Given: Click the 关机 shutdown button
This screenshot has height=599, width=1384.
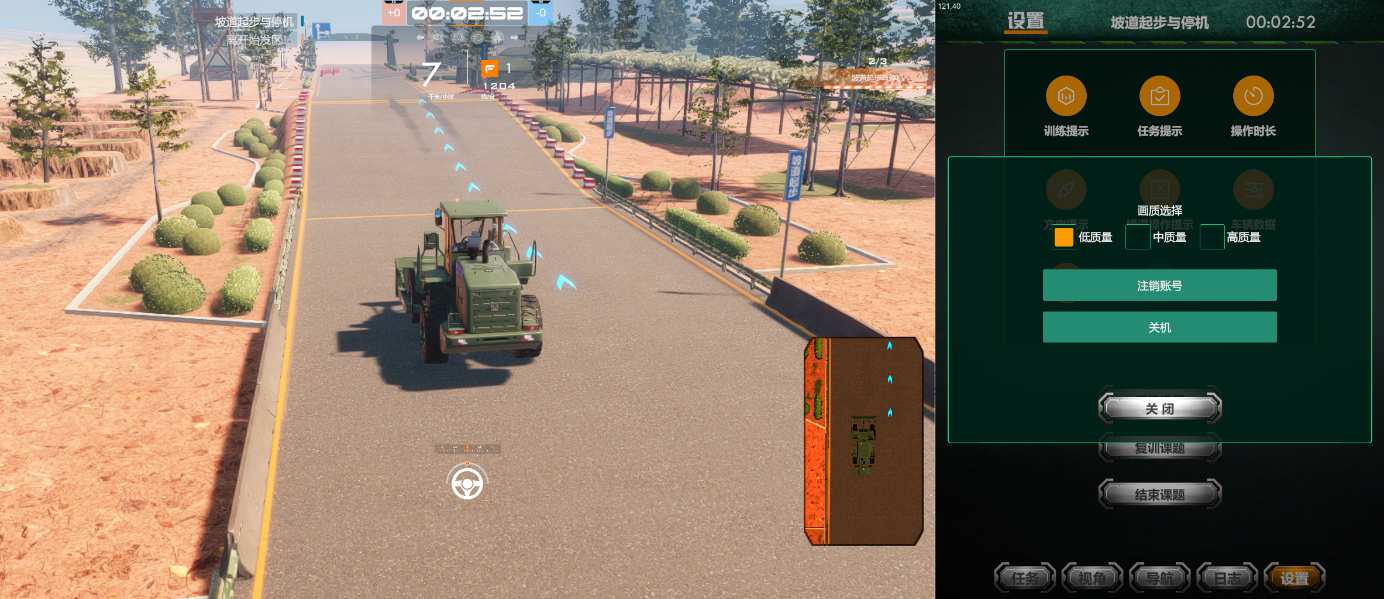Looking at the screenshot, I should [1159, 327].
